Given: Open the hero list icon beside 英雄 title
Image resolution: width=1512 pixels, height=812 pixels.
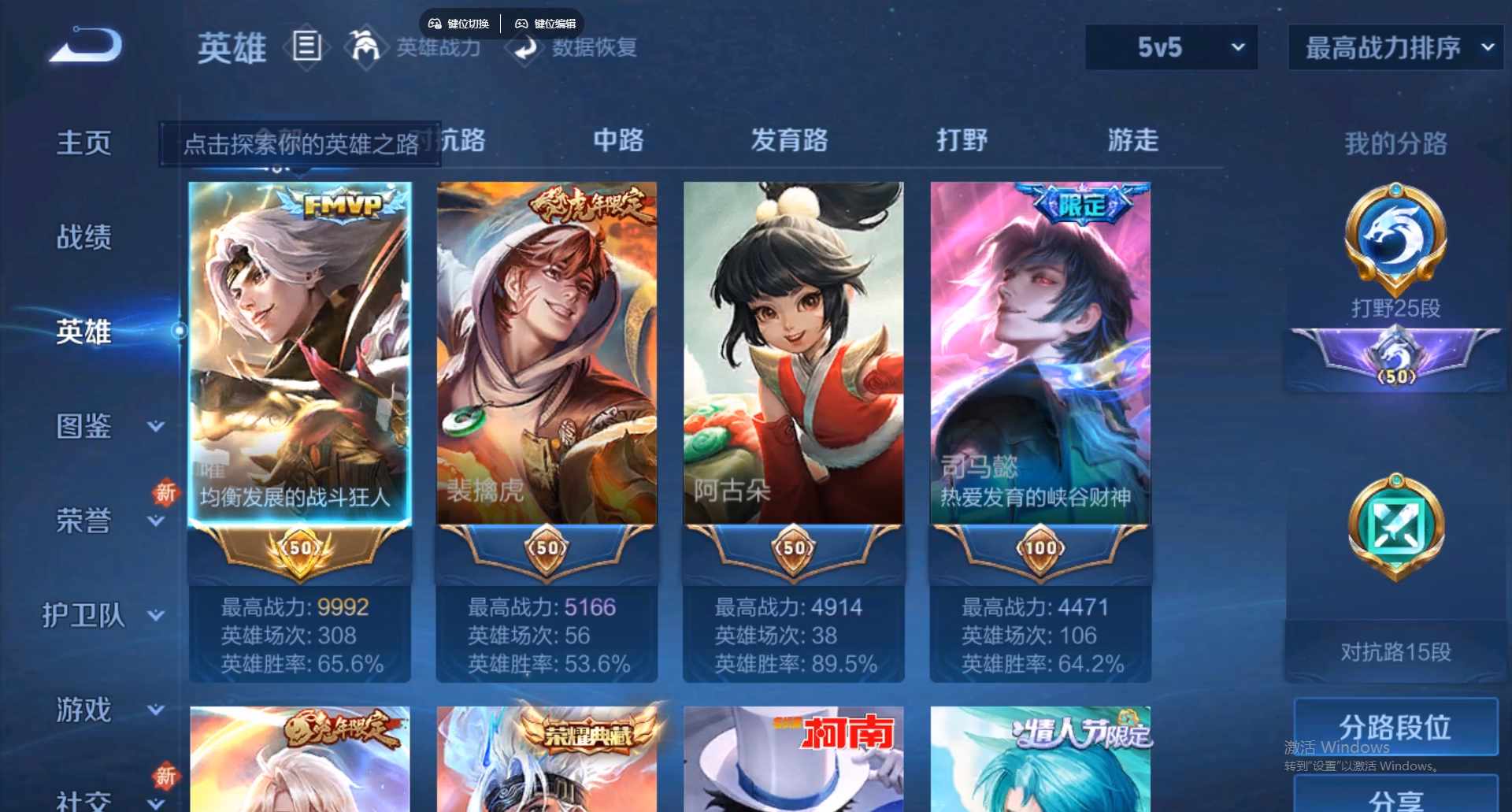Looking at the screenshot, I should click(306, 47).
